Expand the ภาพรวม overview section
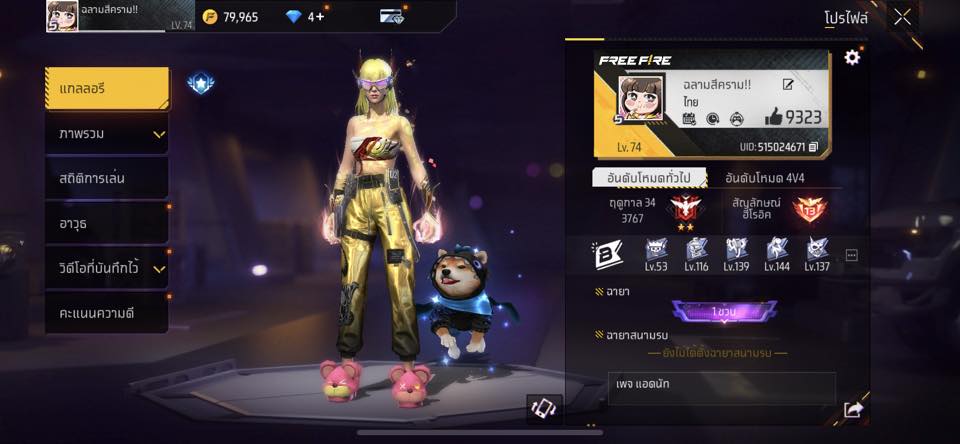This screenshot has width=960, height=444. click(106, 133)
